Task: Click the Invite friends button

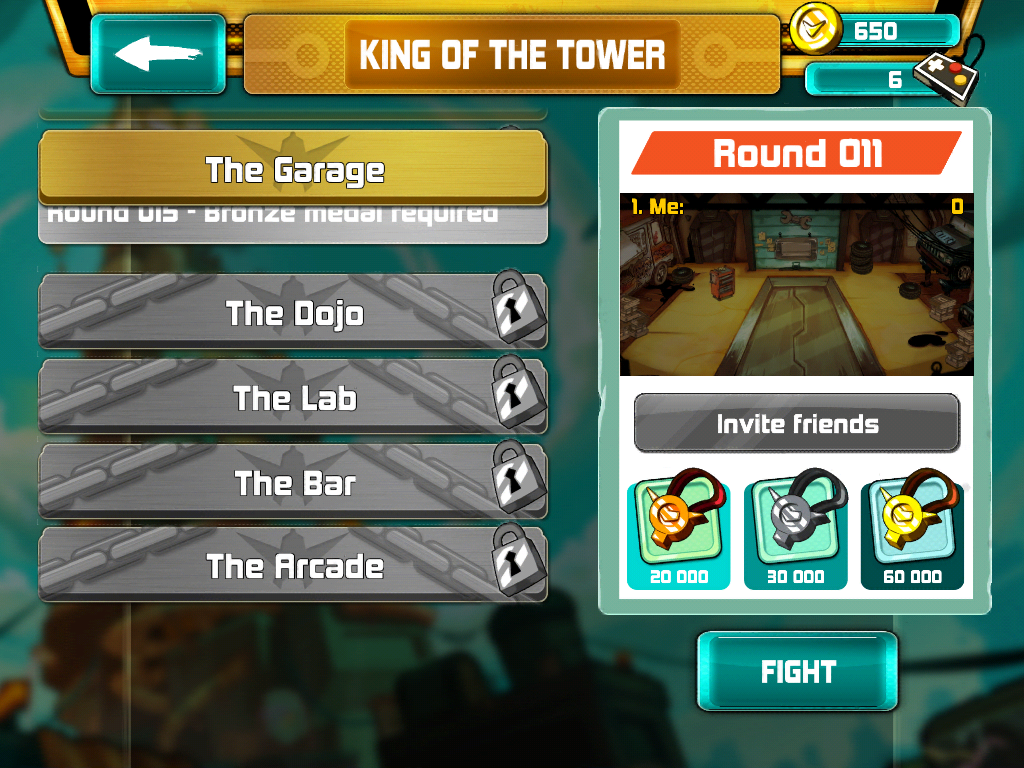Action: (x=797, y=423)
